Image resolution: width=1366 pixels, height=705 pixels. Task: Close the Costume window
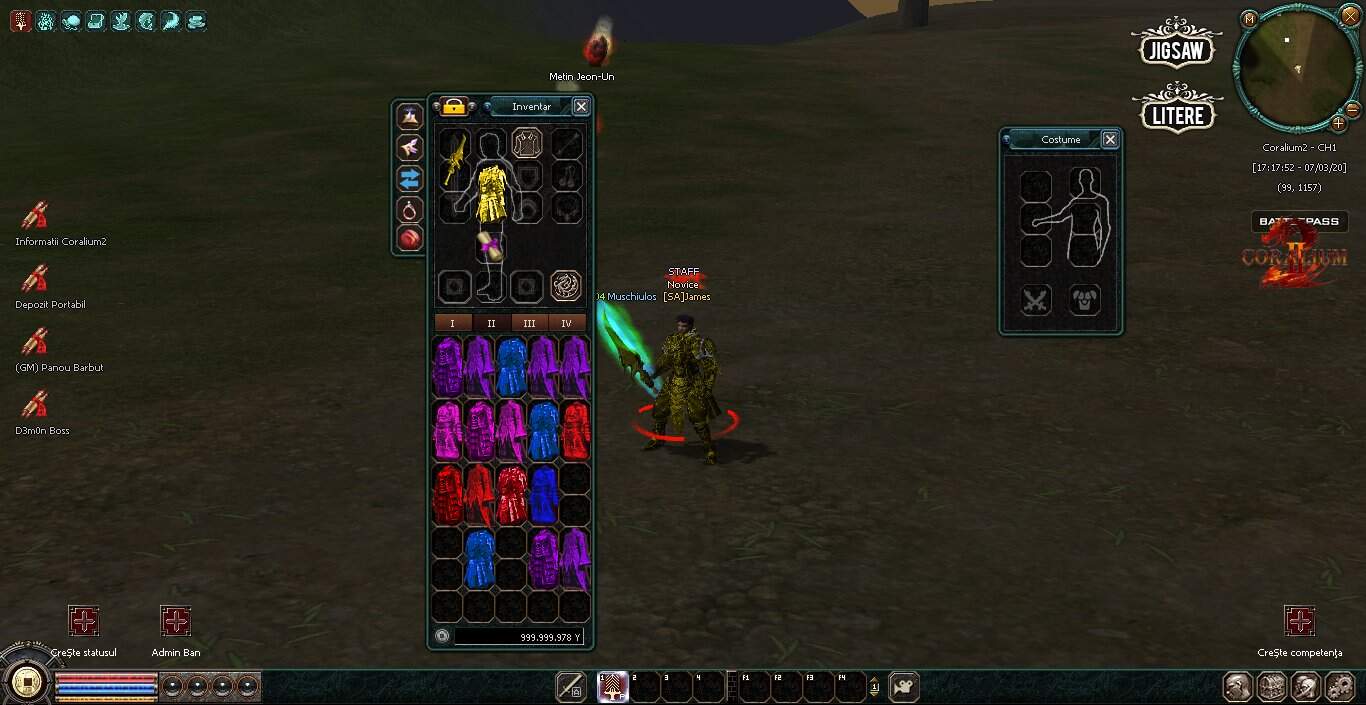click(x=1109, y=139)
